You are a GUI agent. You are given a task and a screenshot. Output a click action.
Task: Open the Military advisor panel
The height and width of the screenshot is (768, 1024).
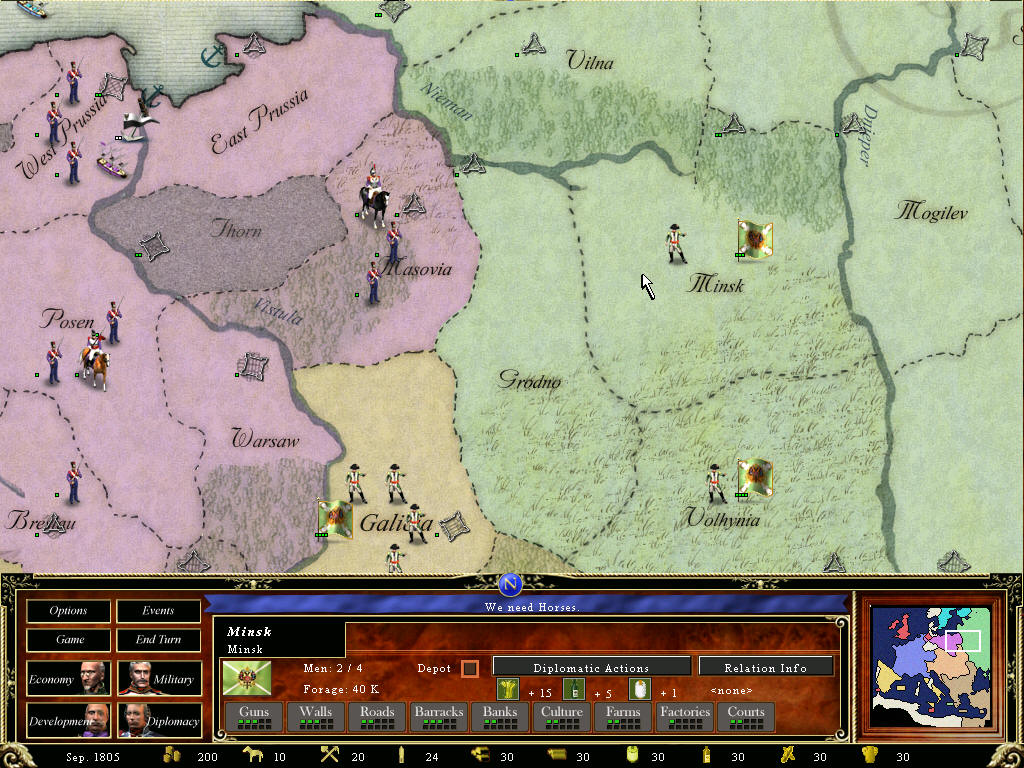pyautogui.click(x=159, y=679)
